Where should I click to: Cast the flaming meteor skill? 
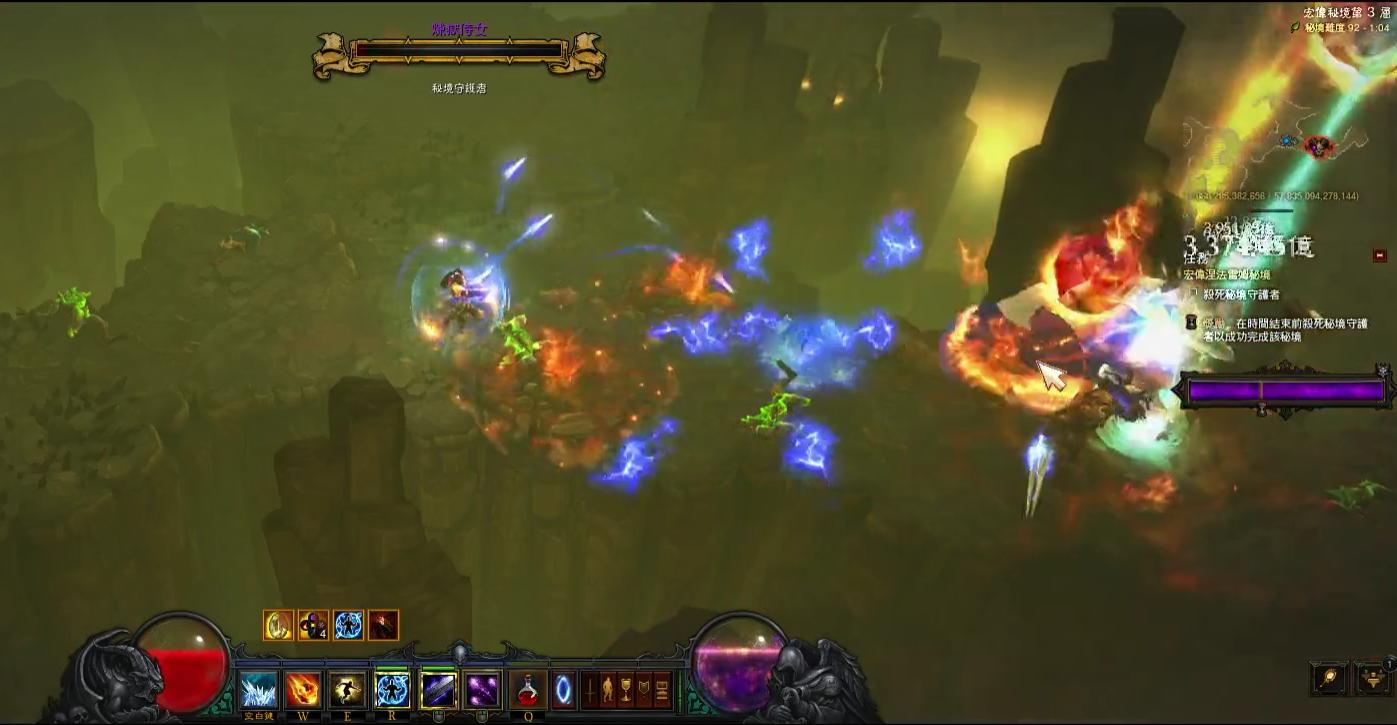pos(303,690)
